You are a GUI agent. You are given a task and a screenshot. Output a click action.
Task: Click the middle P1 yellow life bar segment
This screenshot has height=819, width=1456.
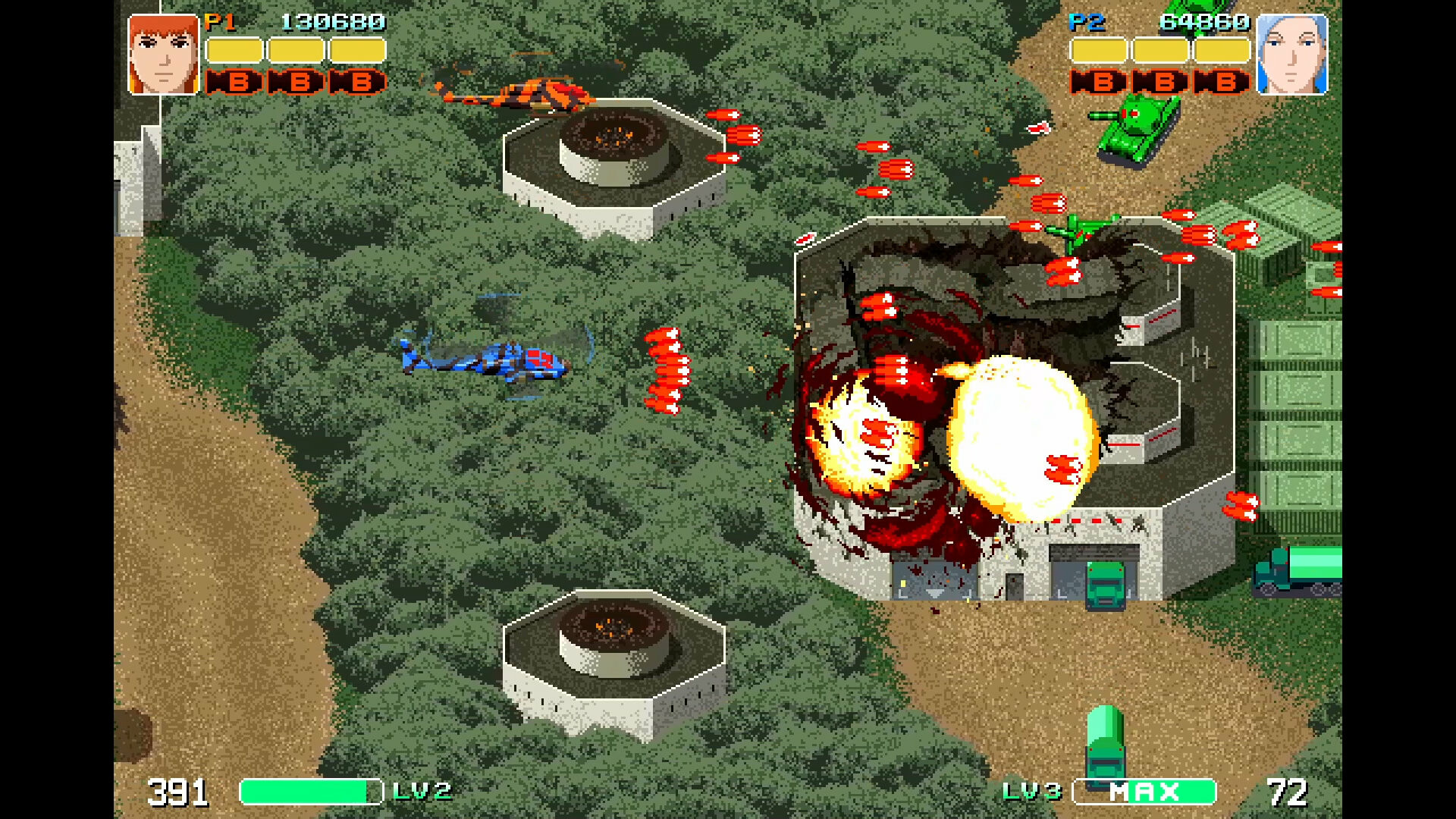[x=296, y=50]
